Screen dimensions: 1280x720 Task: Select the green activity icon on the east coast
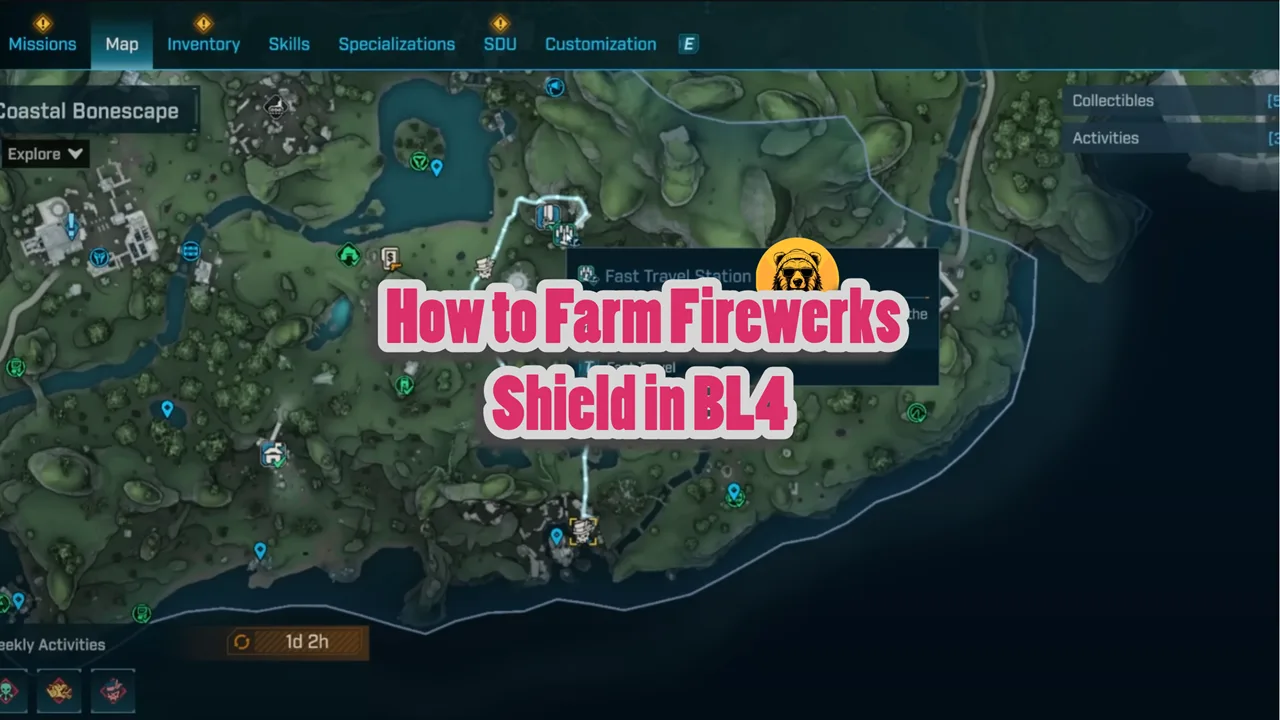[917, 413]
